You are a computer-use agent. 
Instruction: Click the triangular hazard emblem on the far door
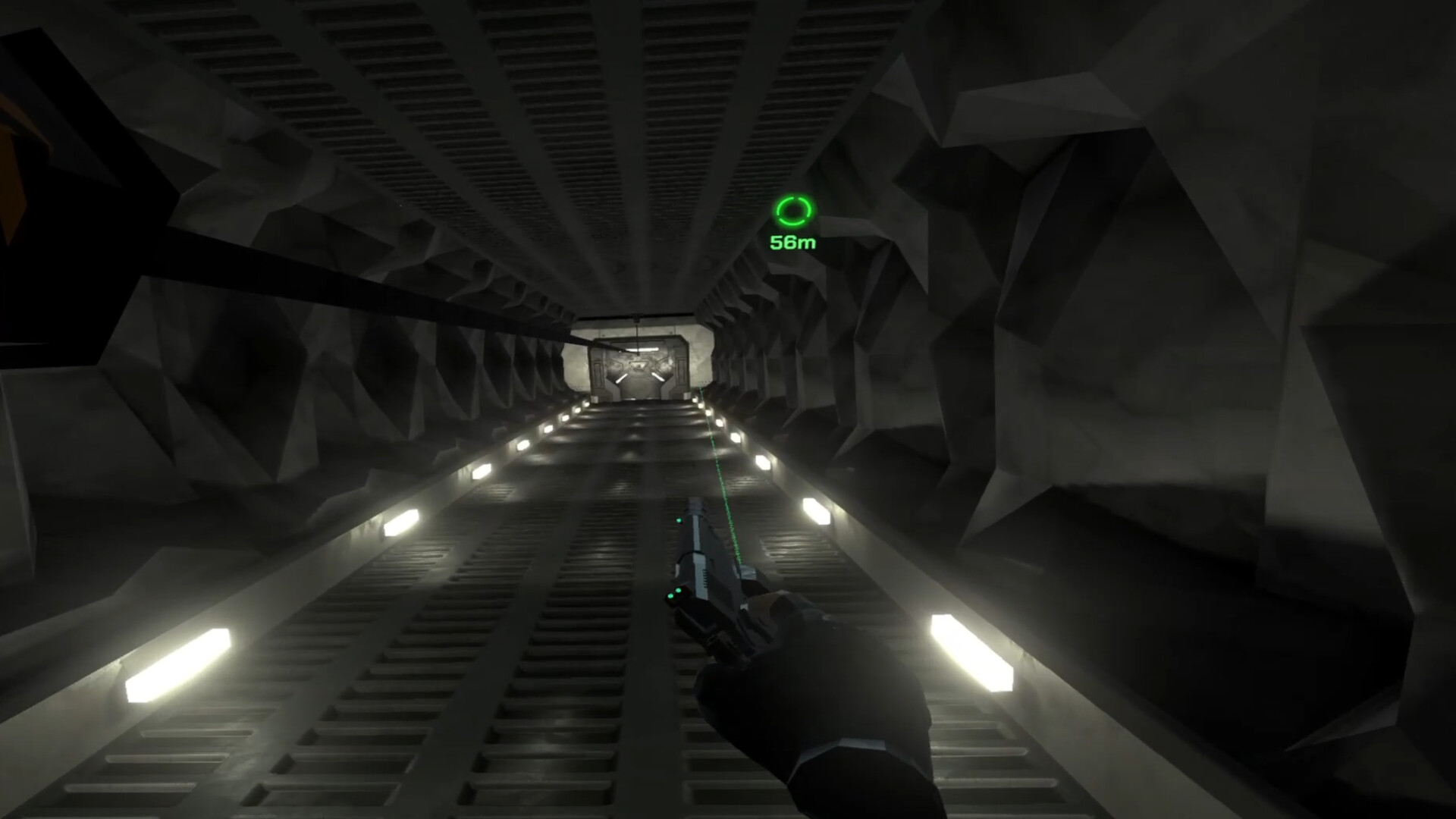[640, 366]
